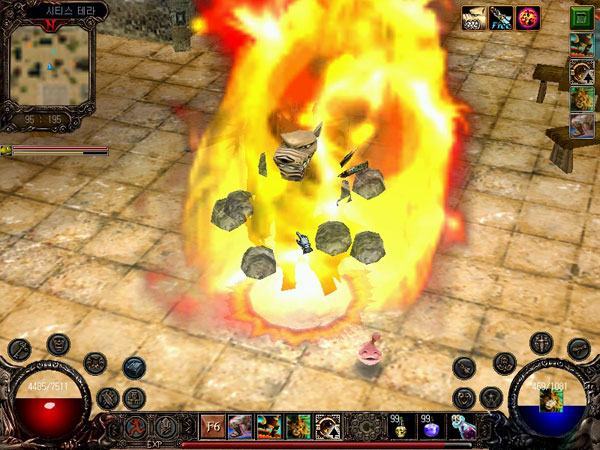Select the ring icon with the up arrow

[582, 71]
